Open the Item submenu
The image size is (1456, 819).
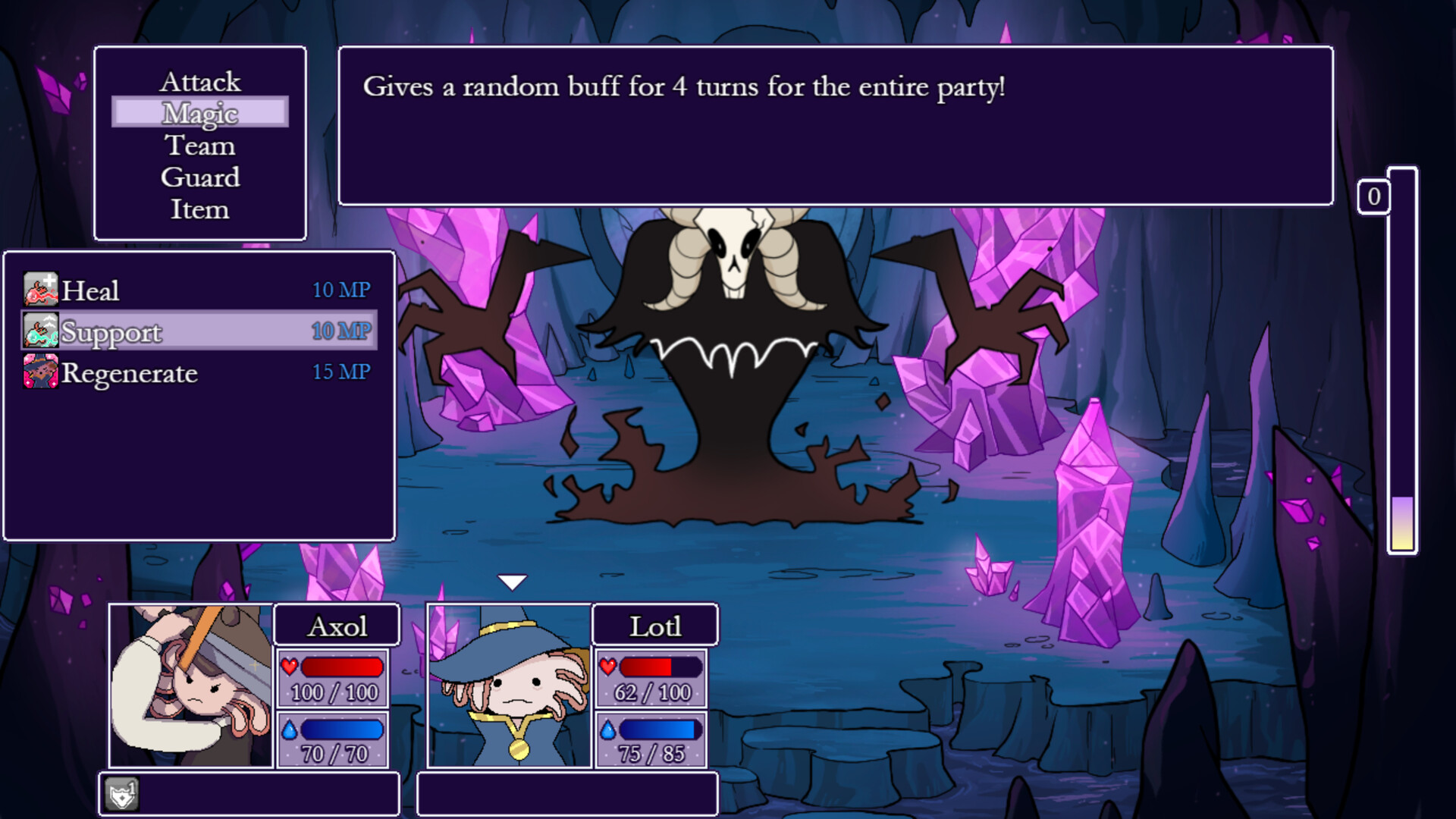click(x=200, y=210)
